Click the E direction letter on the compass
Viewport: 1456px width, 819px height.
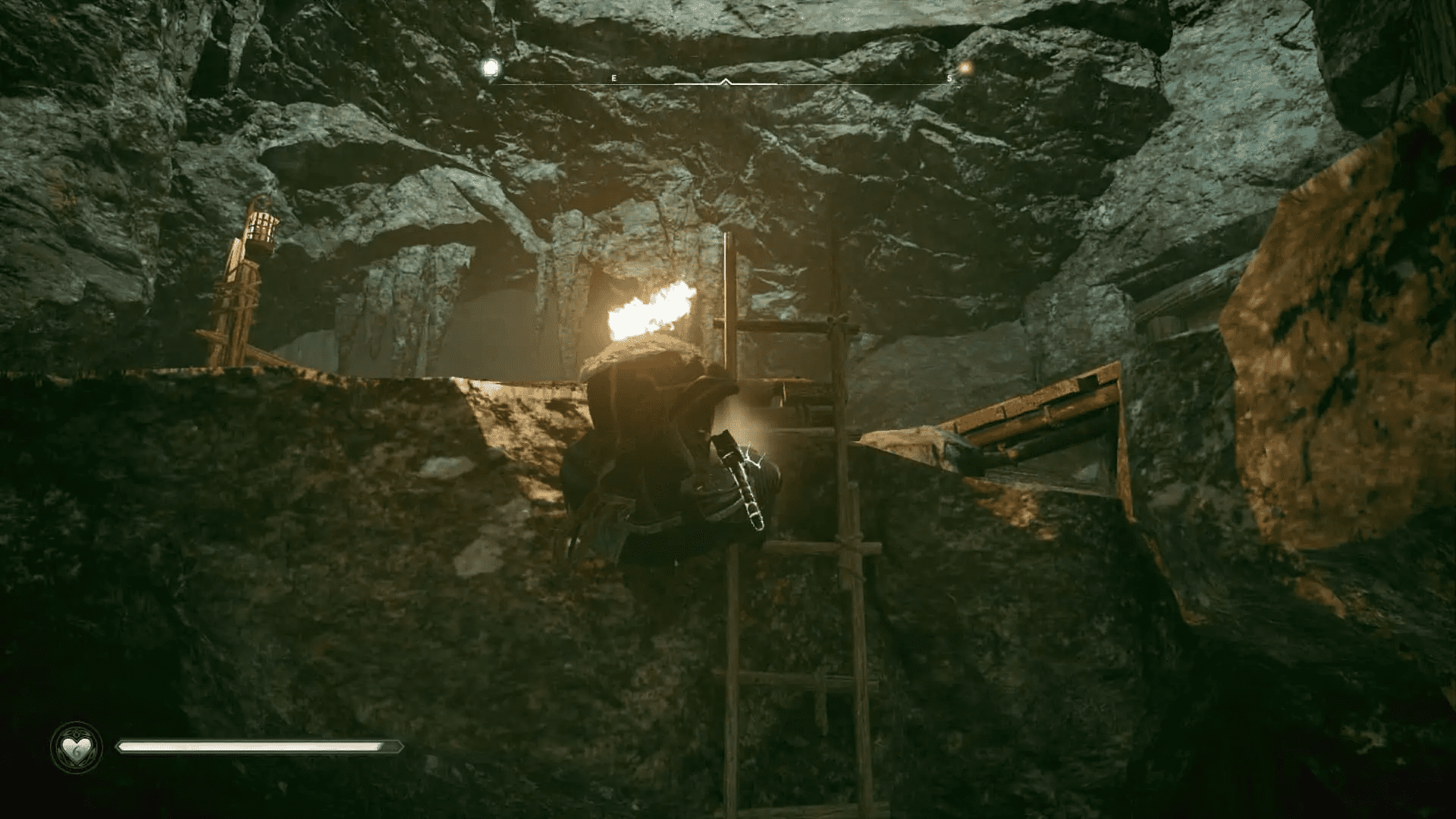(x=613, y=77)
